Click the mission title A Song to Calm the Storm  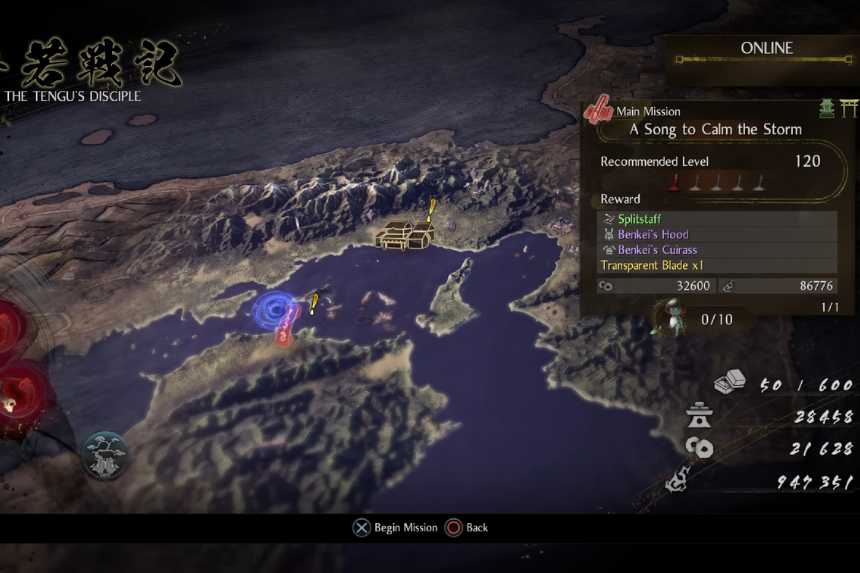(x=715, y=129)
